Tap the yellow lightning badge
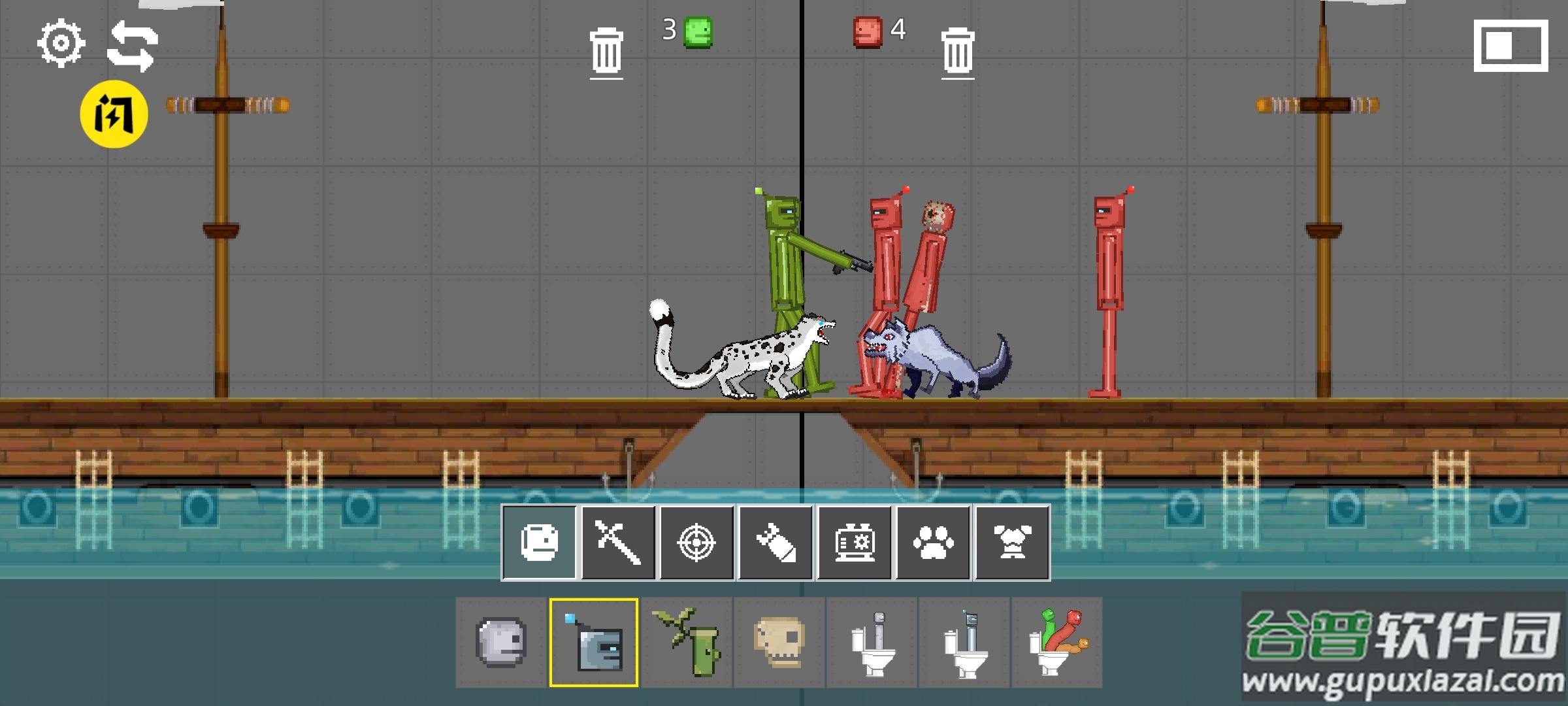 click(x=114, y=114)
